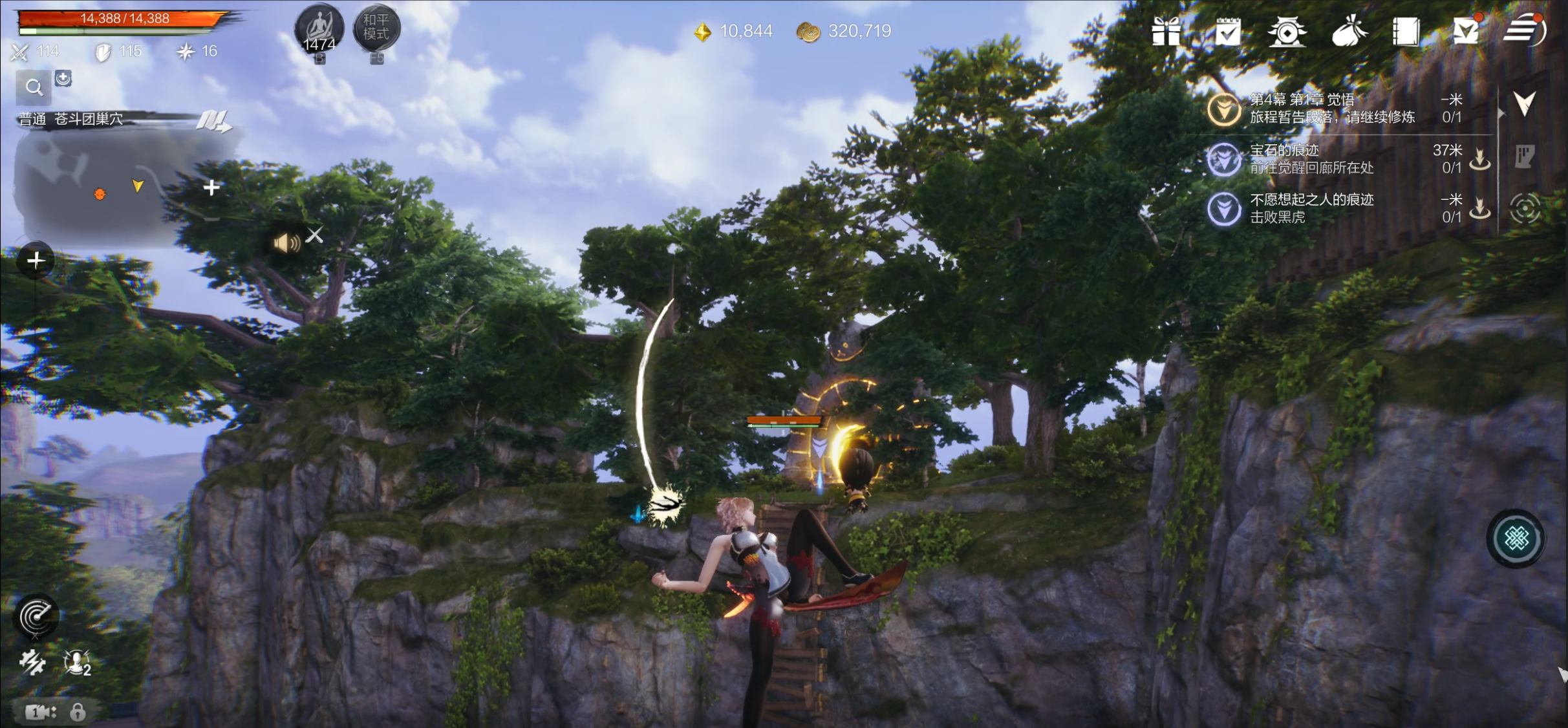Viewport: 1568px width, 728px height.
Task: Open the journal book icon
Action: coord(1406,31)
